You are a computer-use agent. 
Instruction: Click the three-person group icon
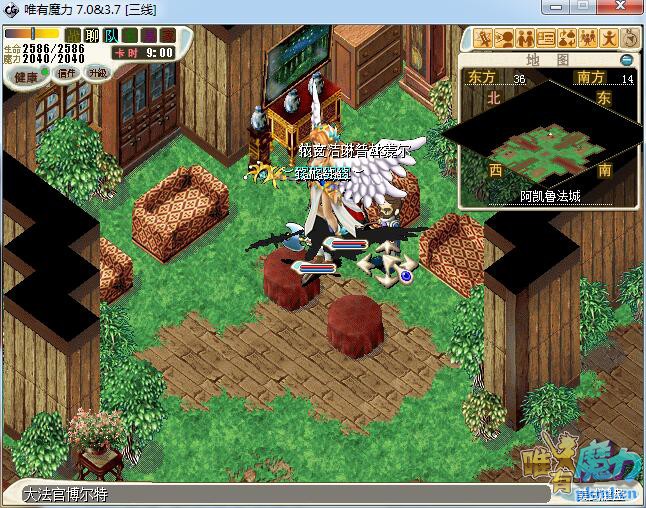(588, 39)
